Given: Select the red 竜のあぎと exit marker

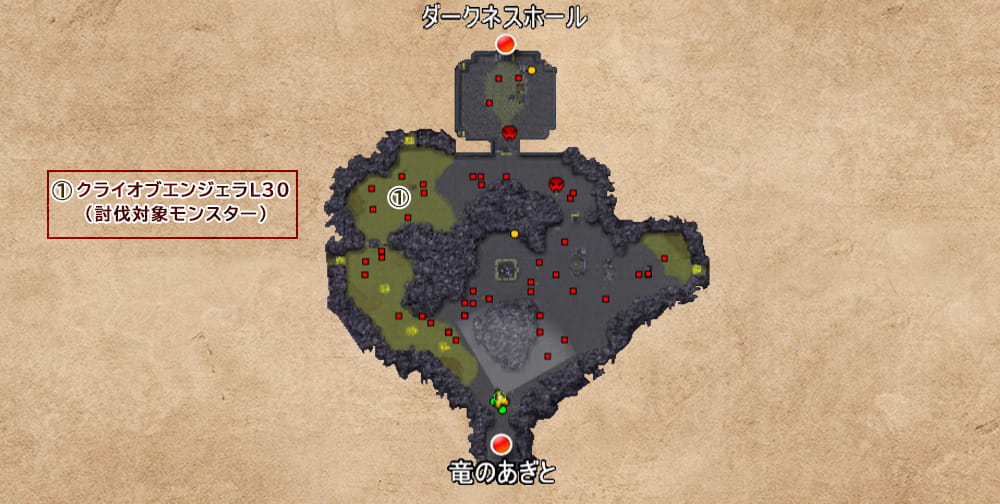Looking at the screenshot, I should click(x=502, y=443).
